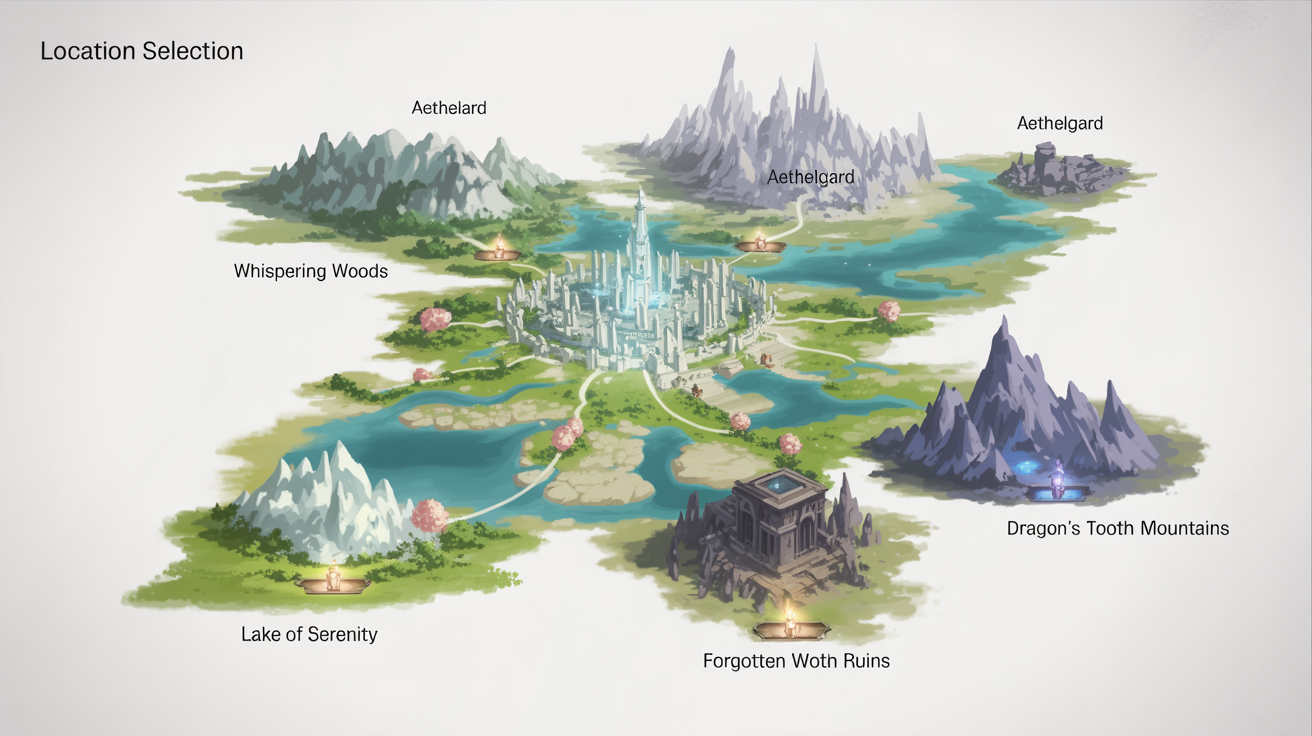
Task: Select the flame beacon left of the crystal city
Action: tap(500, 252)
